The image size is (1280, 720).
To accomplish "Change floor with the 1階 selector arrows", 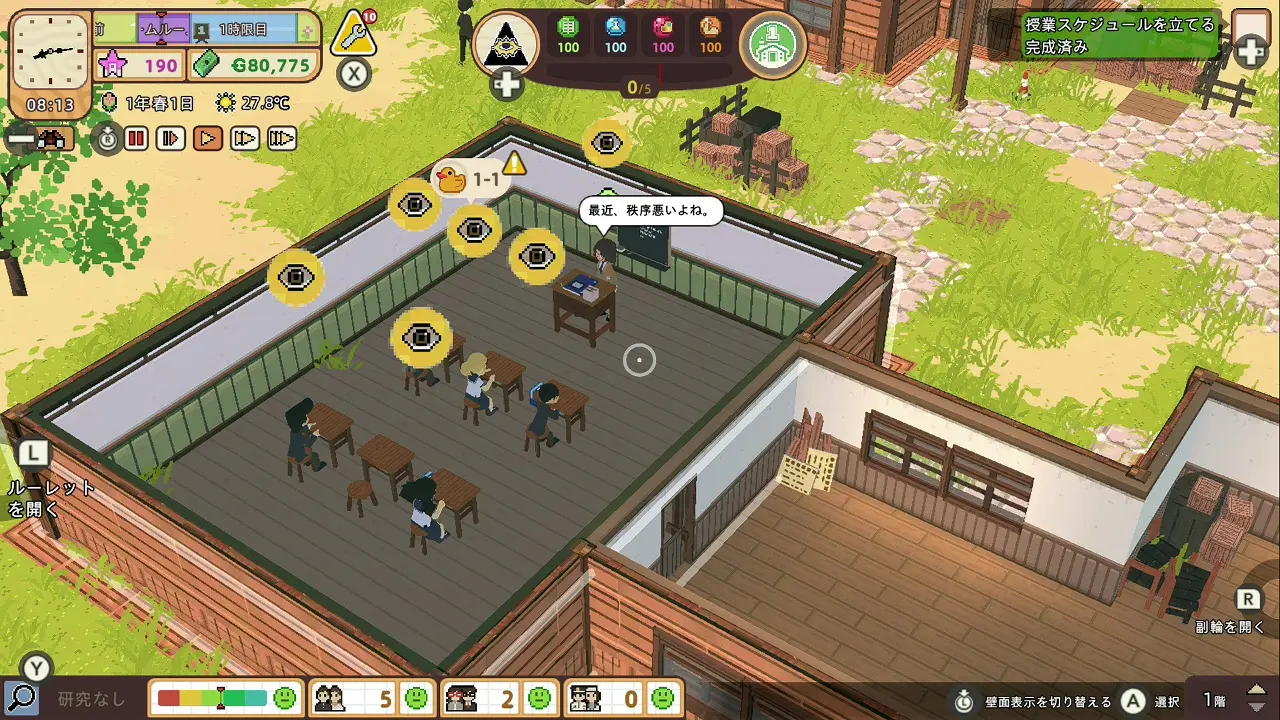I will pos(1256,698).
